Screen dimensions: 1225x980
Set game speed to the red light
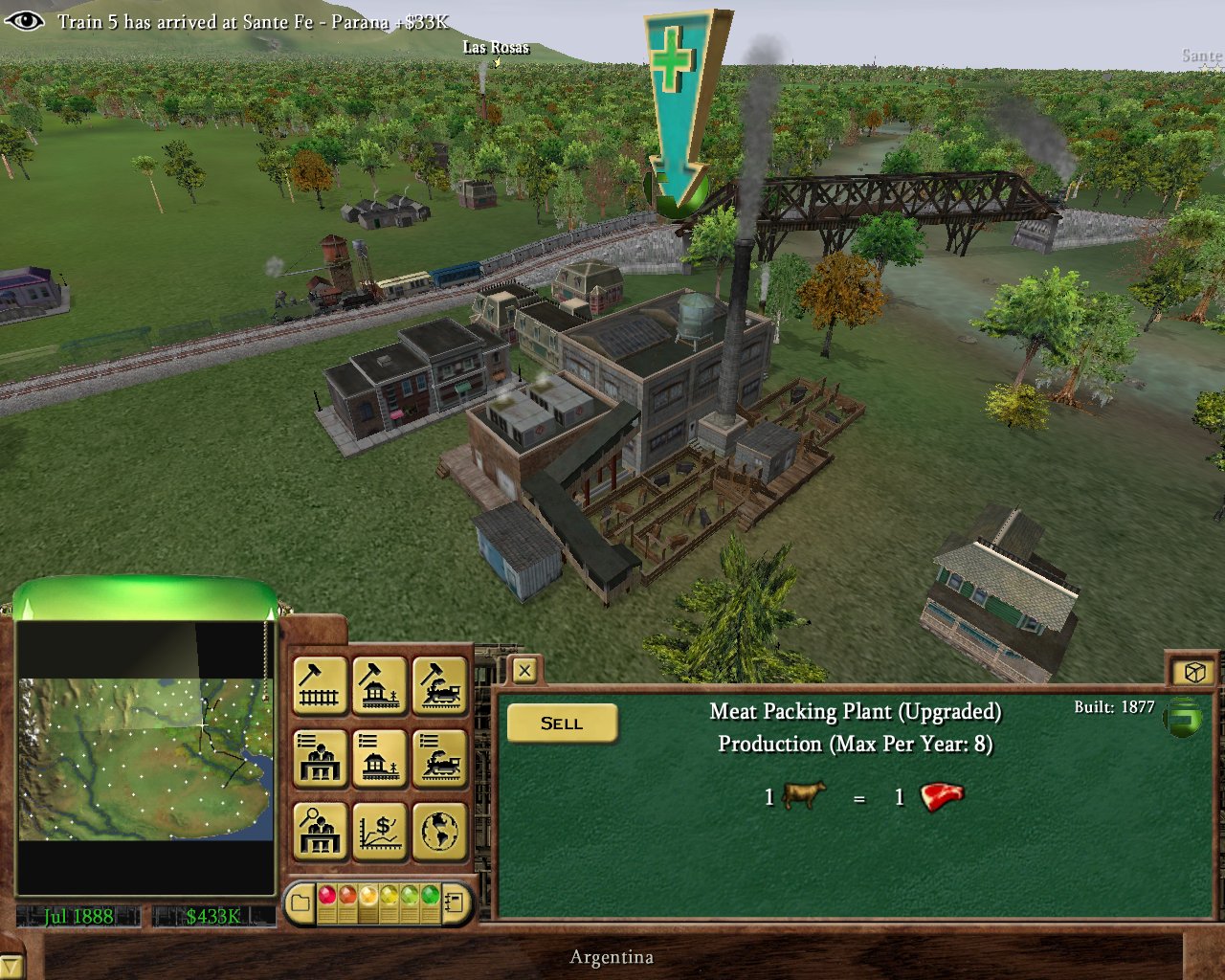point(327,896)
